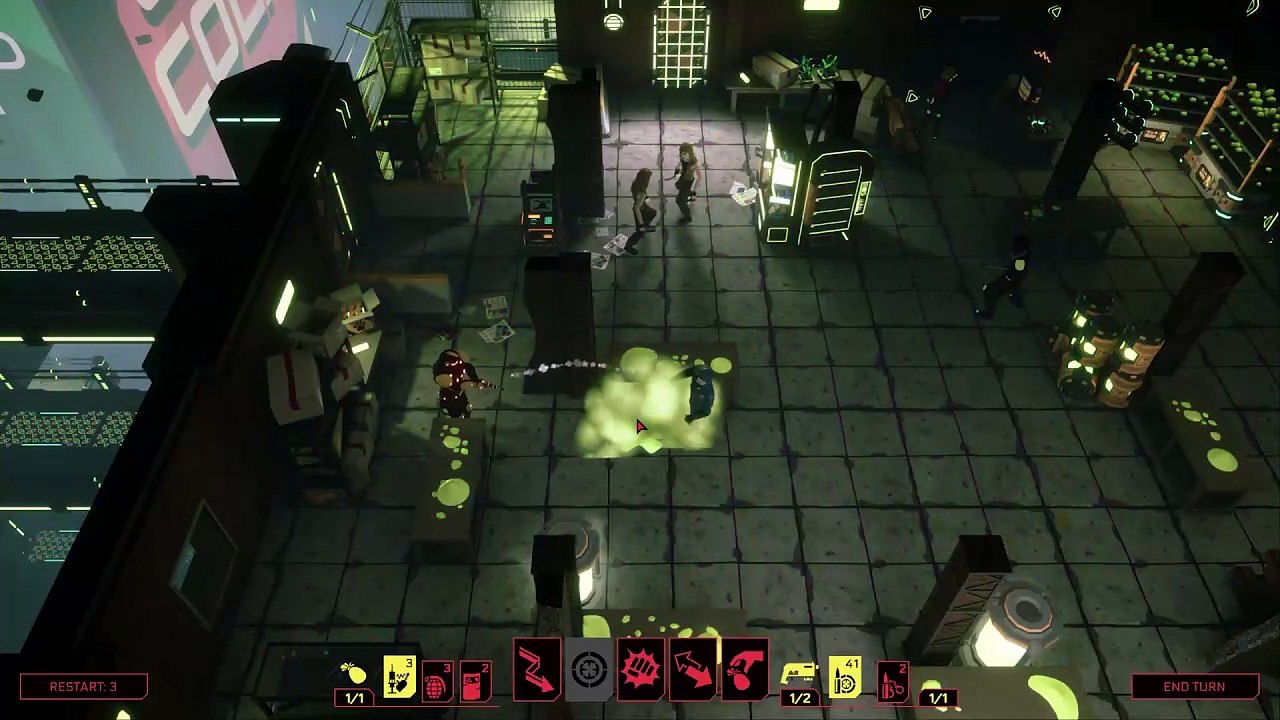End the current turn
This screenshot has width=1280, height=720.
(1193, 686)
